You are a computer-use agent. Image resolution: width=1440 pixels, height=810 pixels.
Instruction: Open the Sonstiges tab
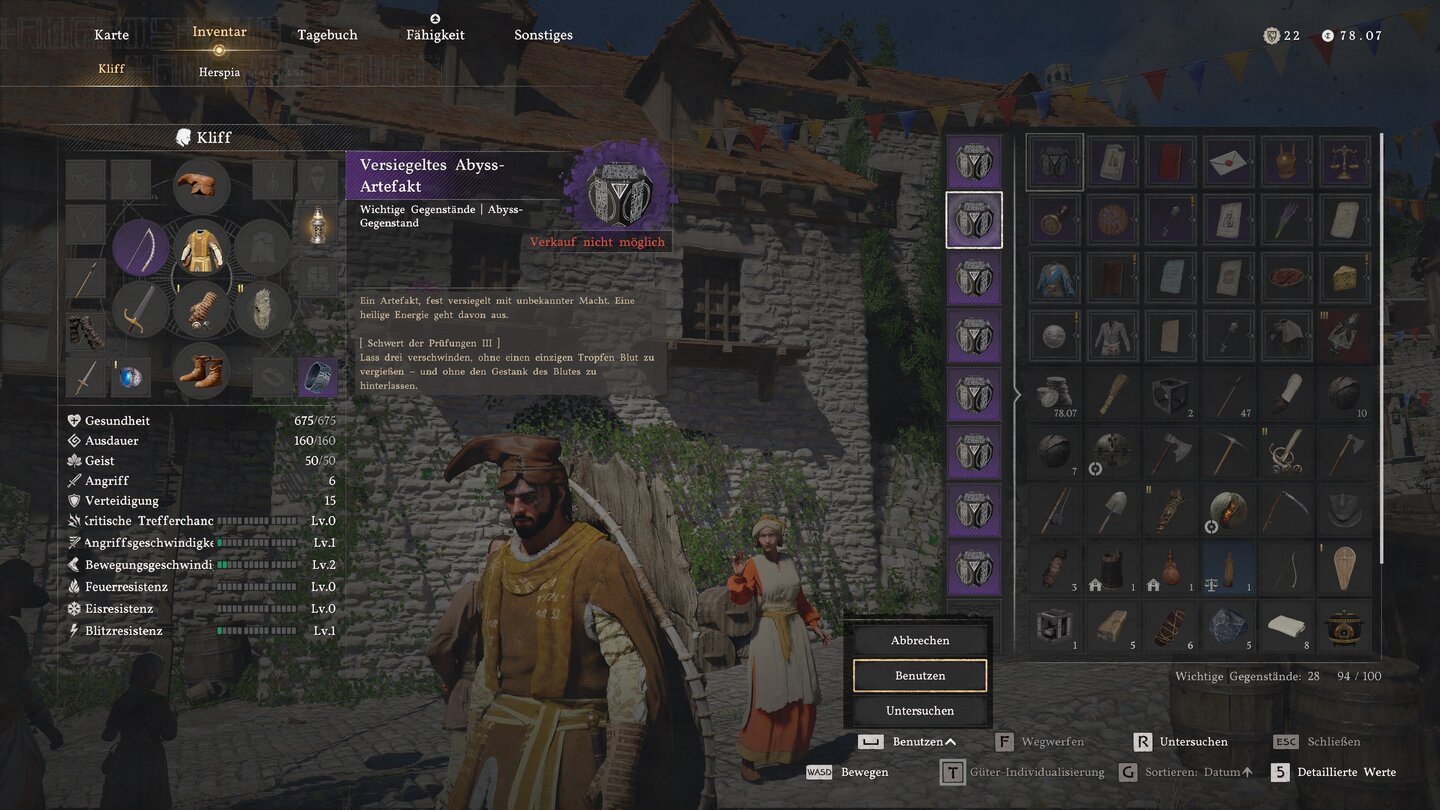click(x=543, y=35)
